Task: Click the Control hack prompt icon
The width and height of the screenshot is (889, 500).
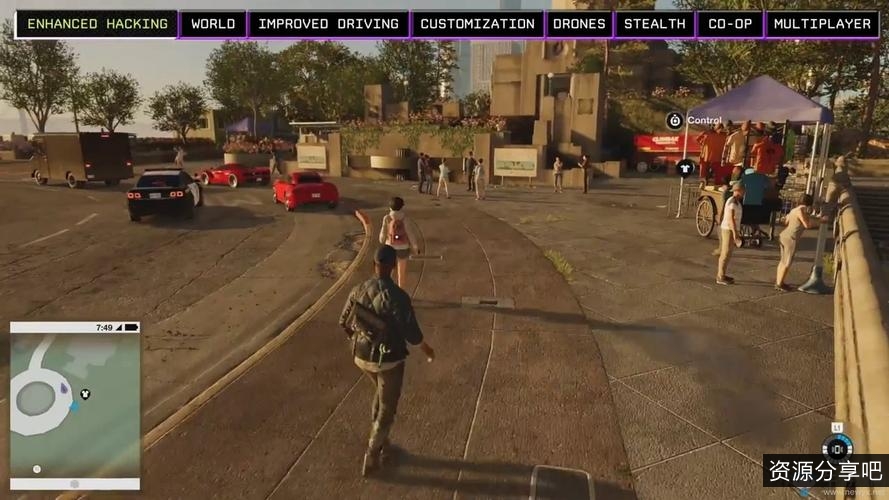Action: [675, 121]
